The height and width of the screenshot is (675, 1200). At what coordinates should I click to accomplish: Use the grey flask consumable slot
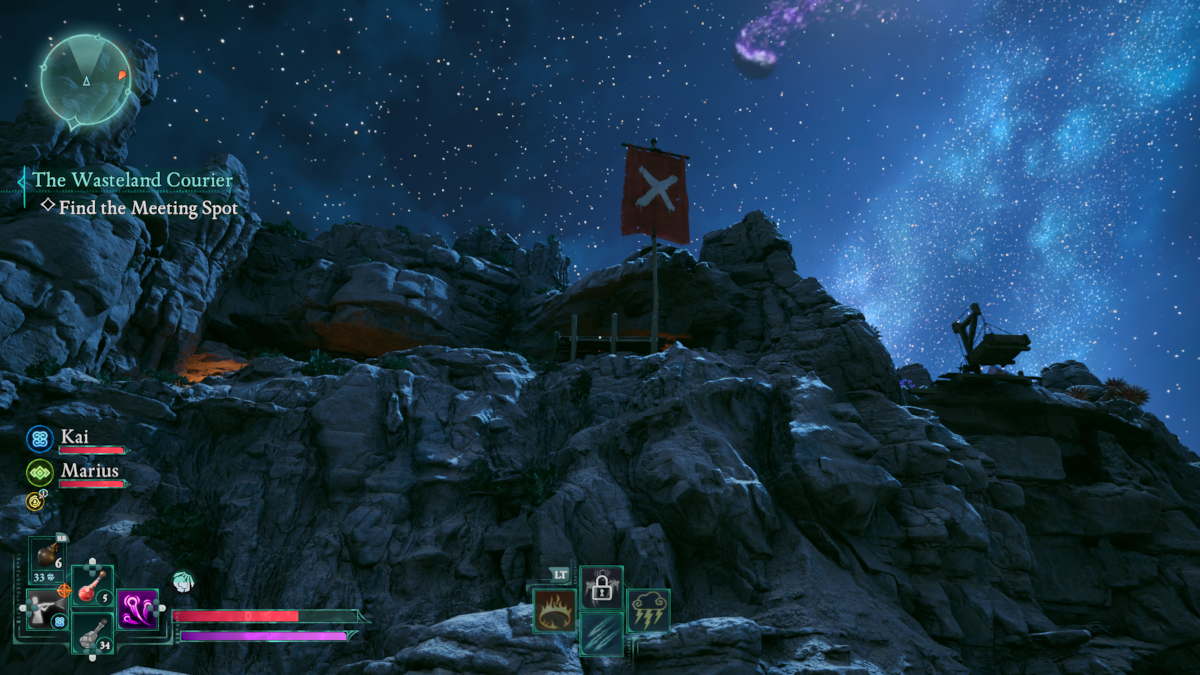tap(92, 632)
